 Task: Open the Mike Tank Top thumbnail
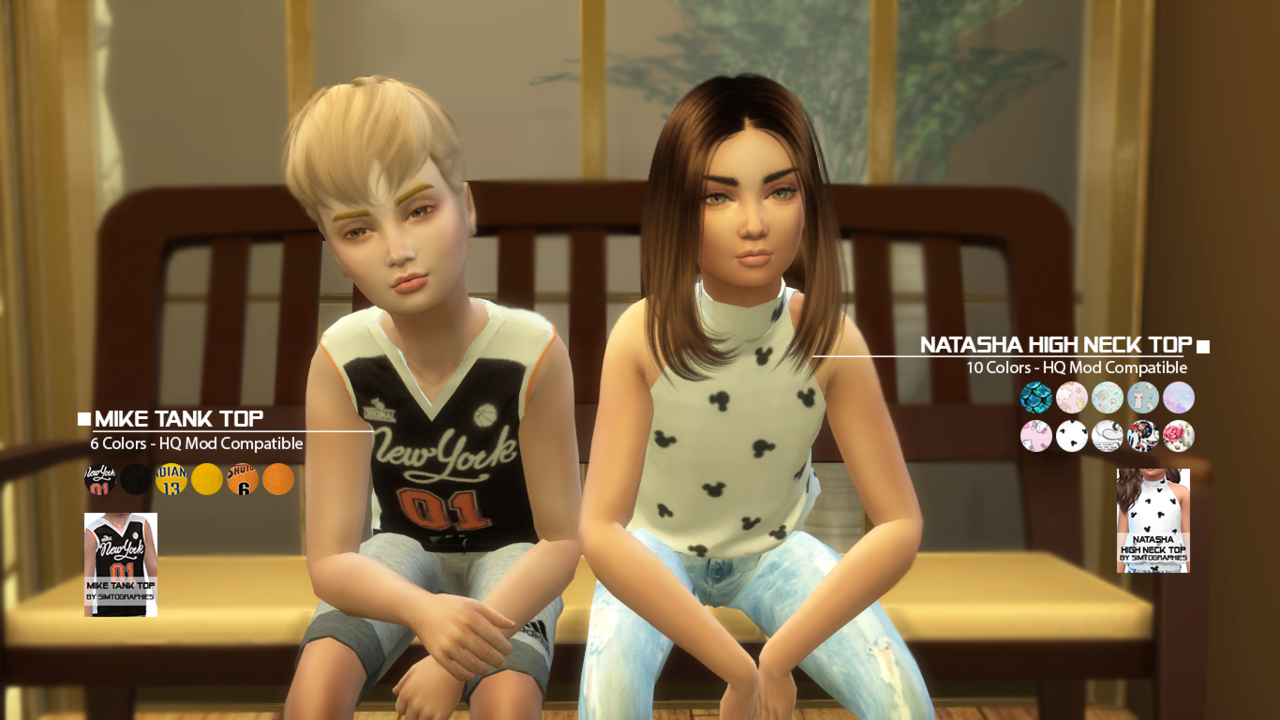click(121, 564)
